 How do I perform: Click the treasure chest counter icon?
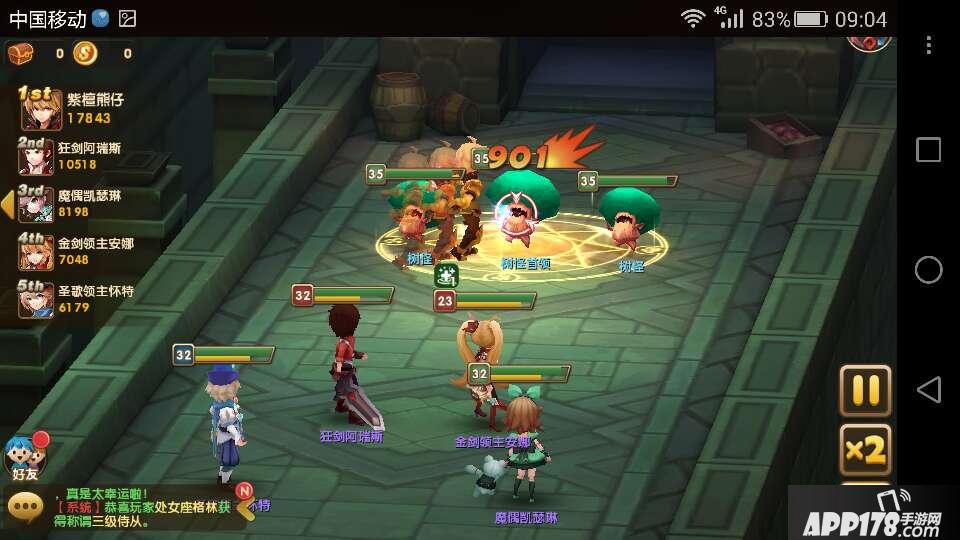(x=20, y=53)
